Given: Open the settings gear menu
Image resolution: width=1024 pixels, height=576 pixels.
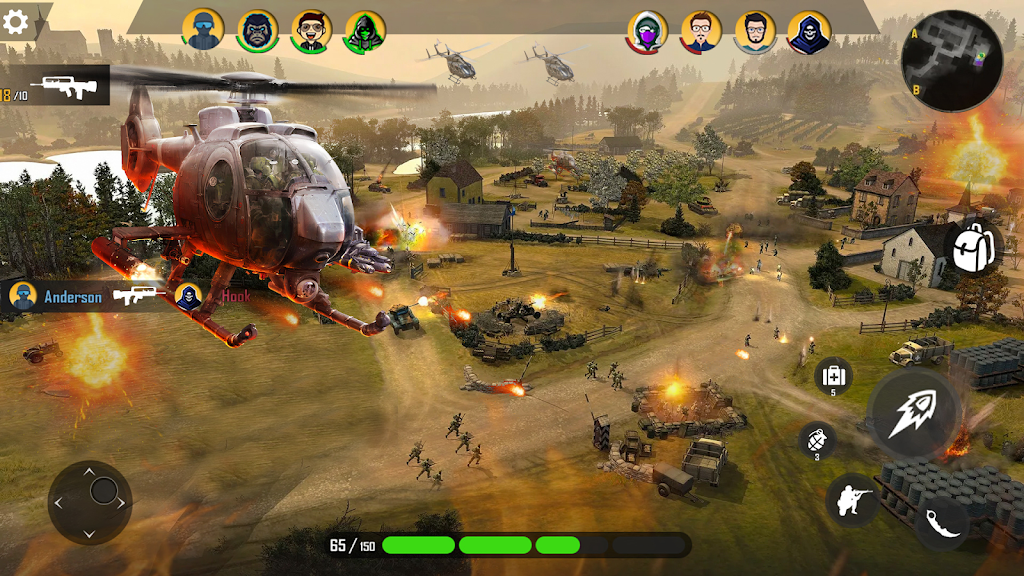Looking at the screenshot, I should [15, 22].
